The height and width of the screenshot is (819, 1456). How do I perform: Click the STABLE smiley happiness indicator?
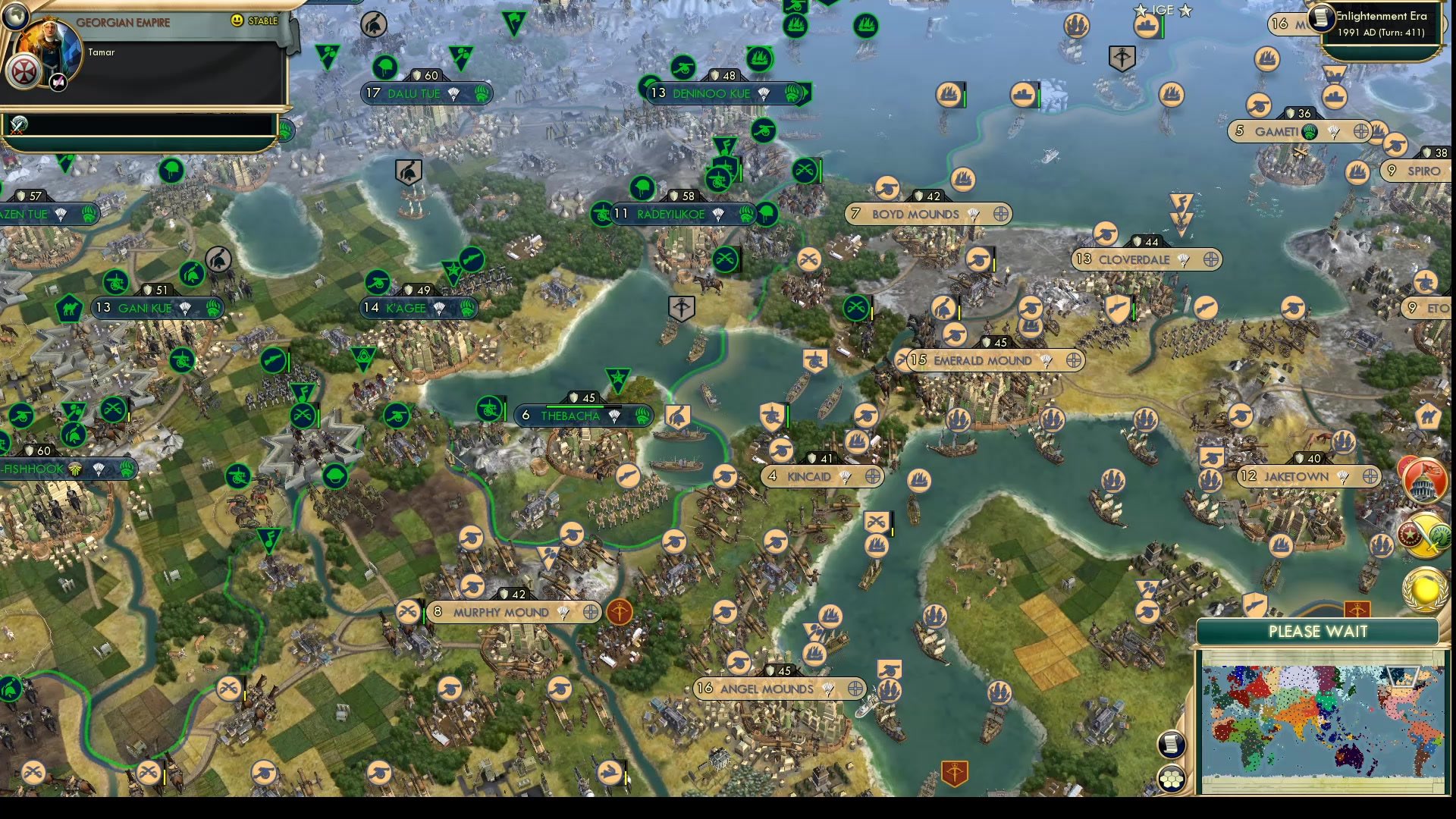[237, 21]
